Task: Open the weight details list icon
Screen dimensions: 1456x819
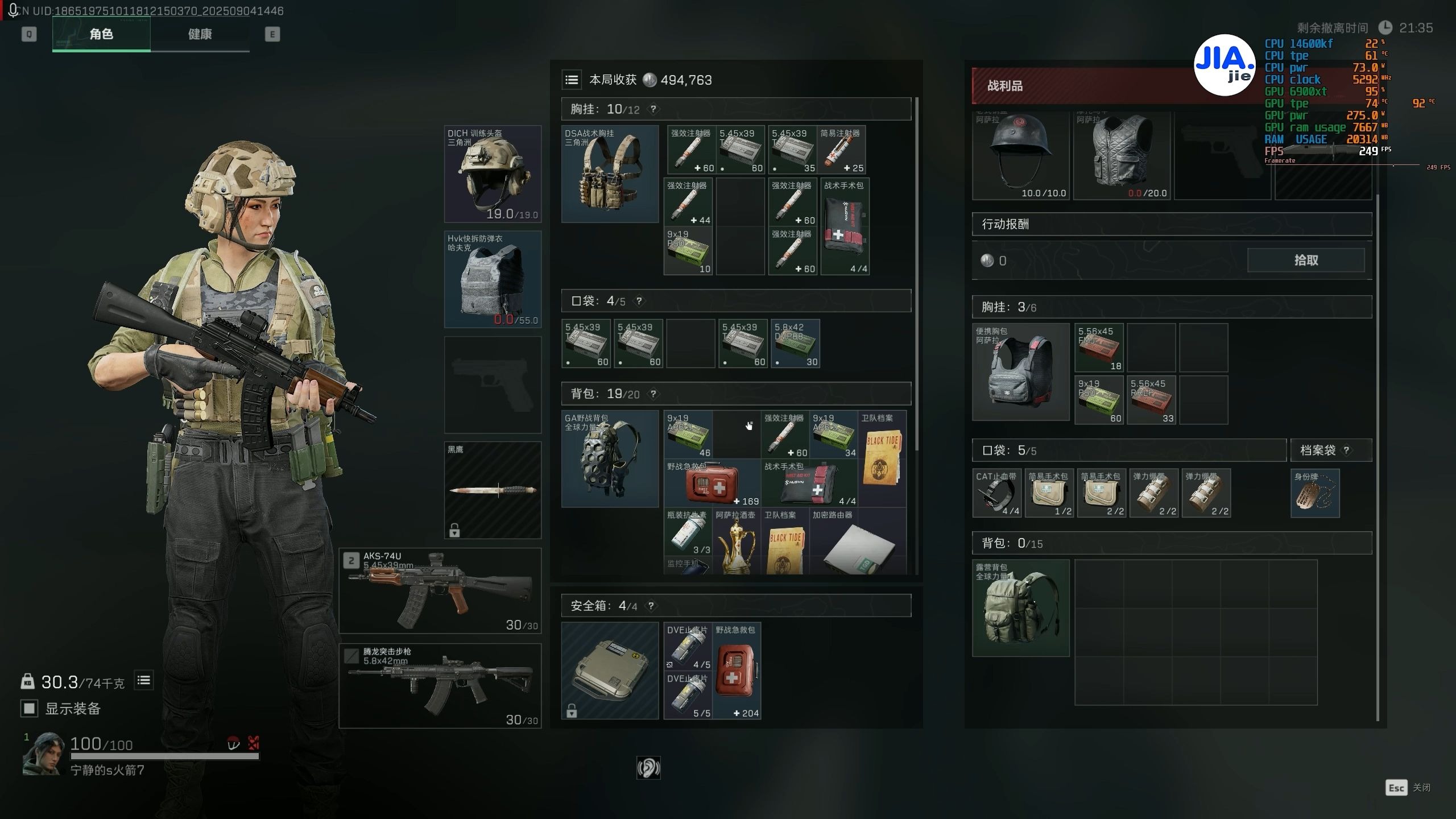Action: [x=144, y=680]
